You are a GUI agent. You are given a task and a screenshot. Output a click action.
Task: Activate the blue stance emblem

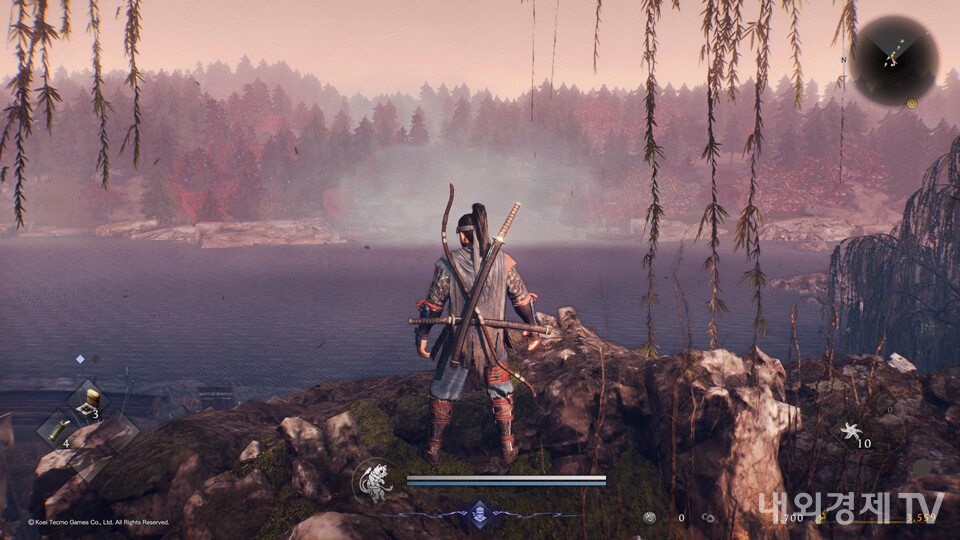[480, 515]
